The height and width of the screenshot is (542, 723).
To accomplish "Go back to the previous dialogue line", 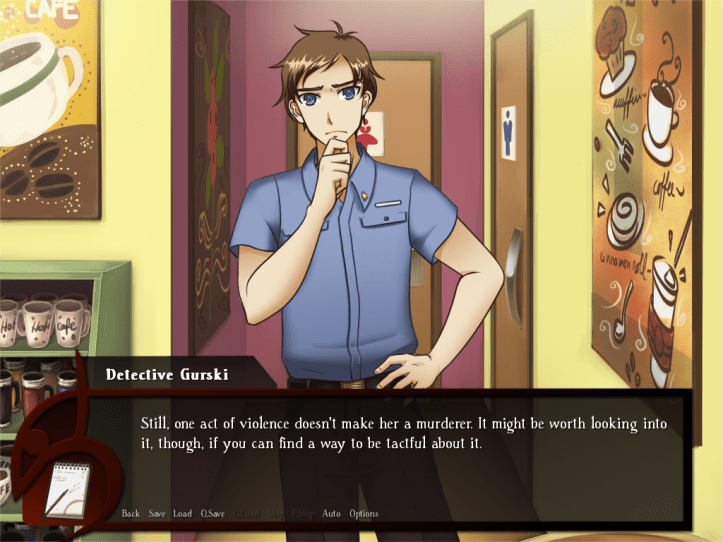I will [130, 514].
